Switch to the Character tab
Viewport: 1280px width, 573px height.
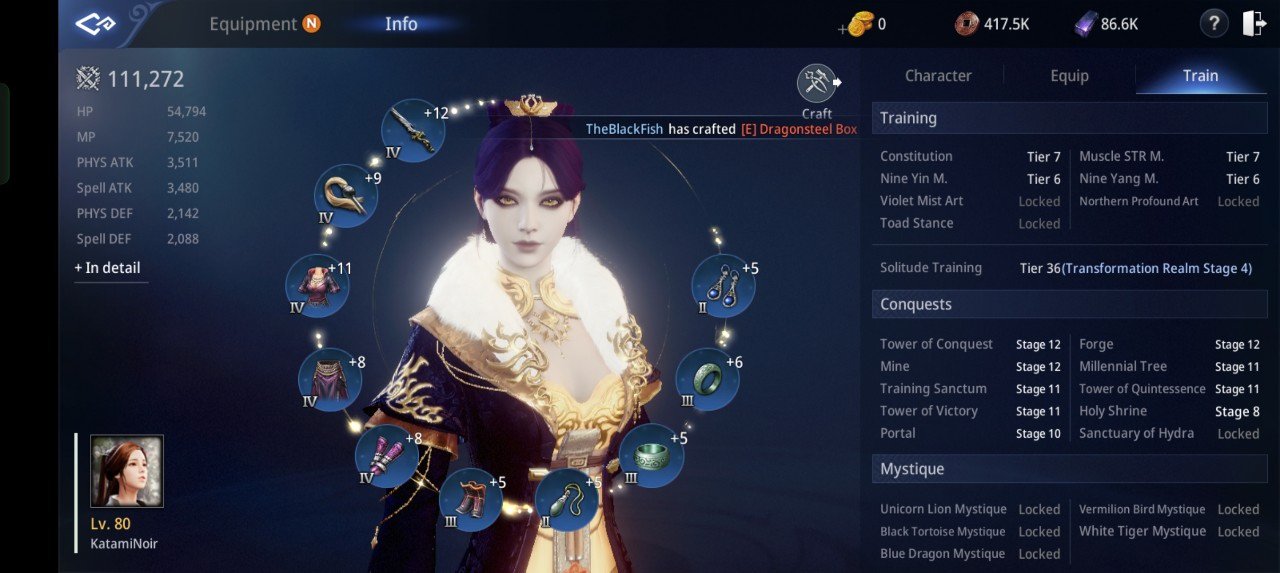[x=937, y=76]
